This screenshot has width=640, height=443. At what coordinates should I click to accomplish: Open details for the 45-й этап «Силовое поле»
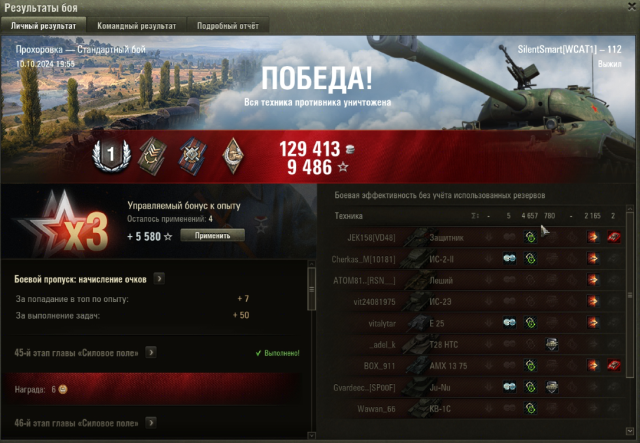point(151,352)
